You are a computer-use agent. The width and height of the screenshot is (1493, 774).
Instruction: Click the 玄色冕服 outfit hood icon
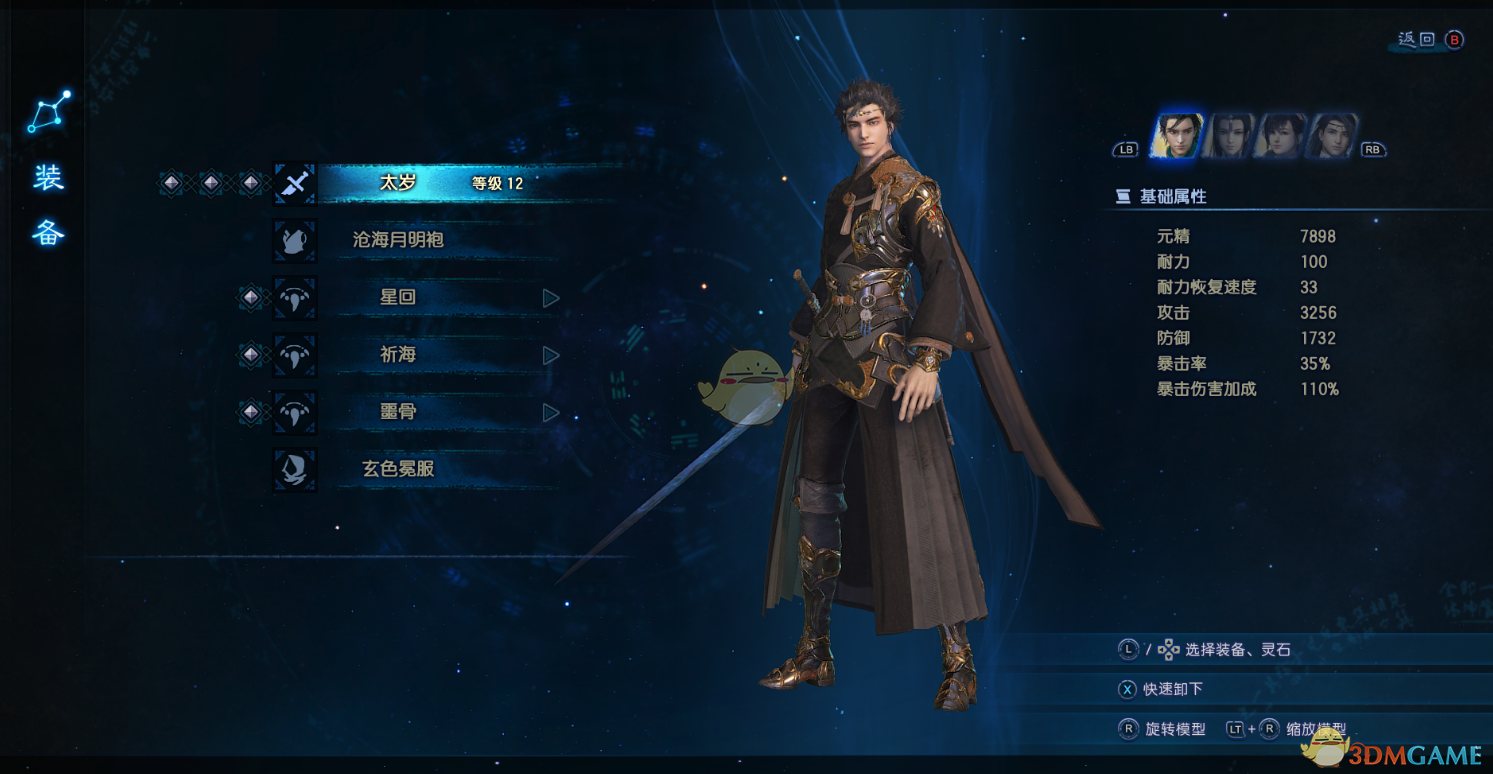294,470
